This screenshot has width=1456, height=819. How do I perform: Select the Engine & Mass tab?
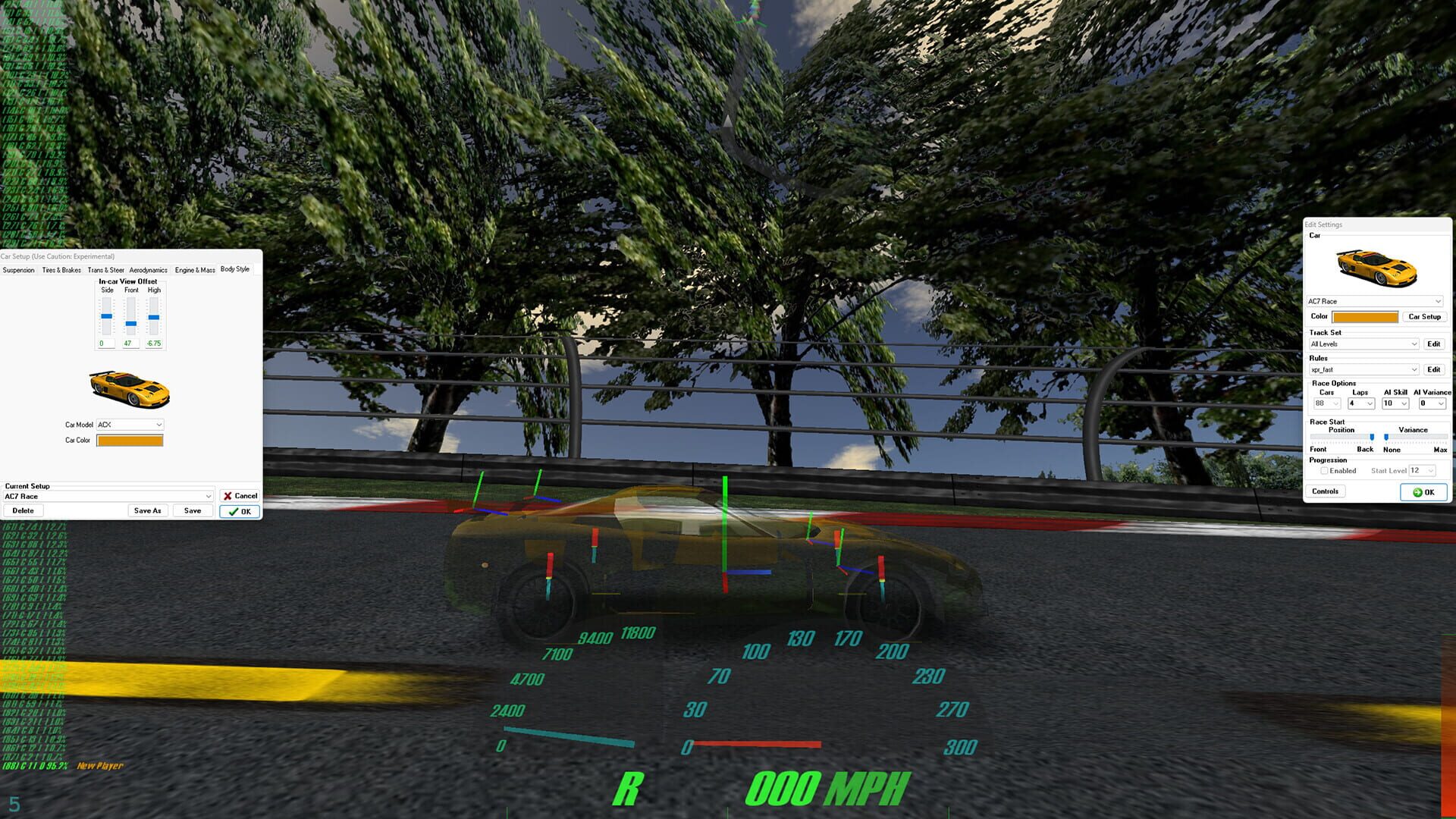[193, 269]
